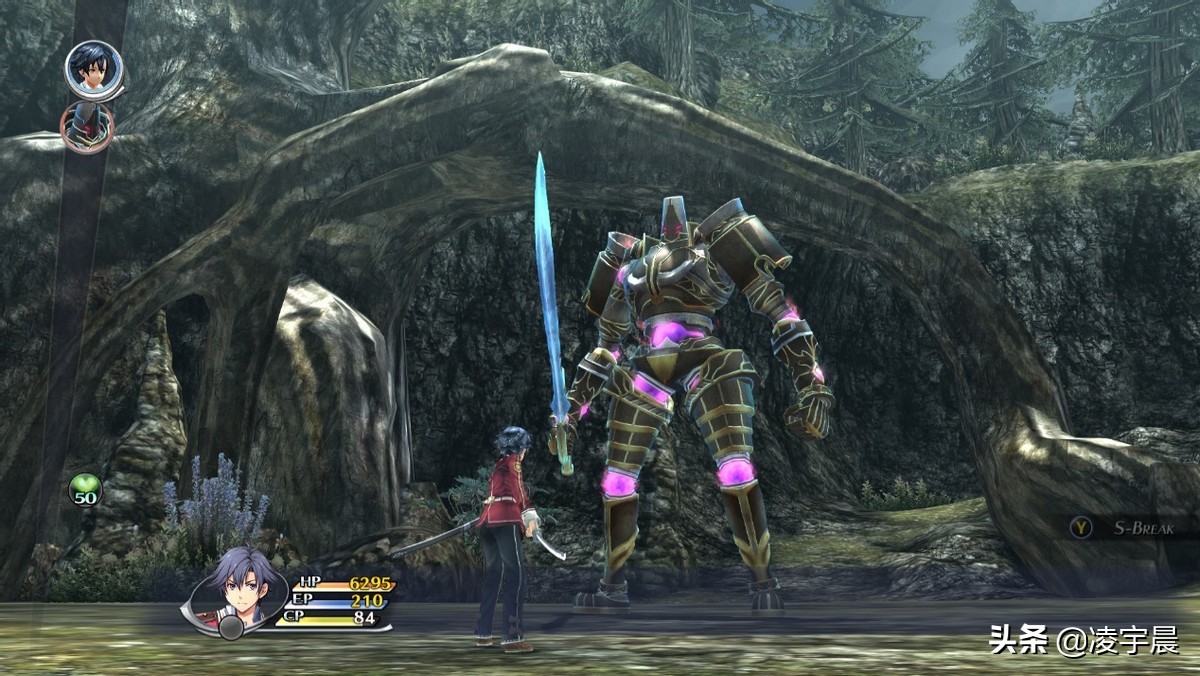
Task: Click the green orb showing 50
Action: [85, 490]
